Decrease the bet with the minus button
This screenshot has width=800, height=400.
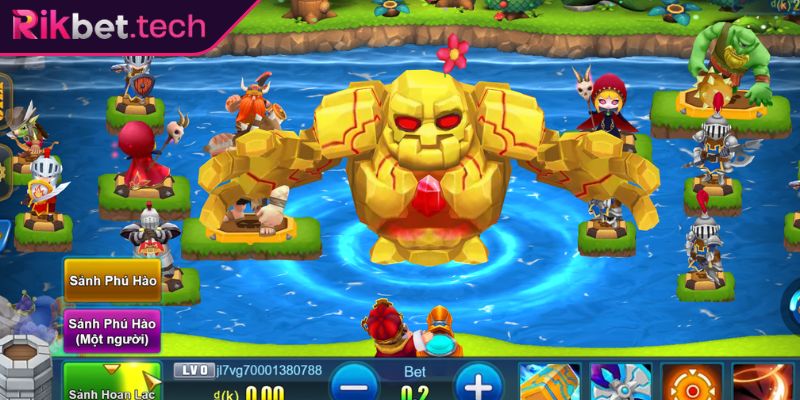[355, 384]
